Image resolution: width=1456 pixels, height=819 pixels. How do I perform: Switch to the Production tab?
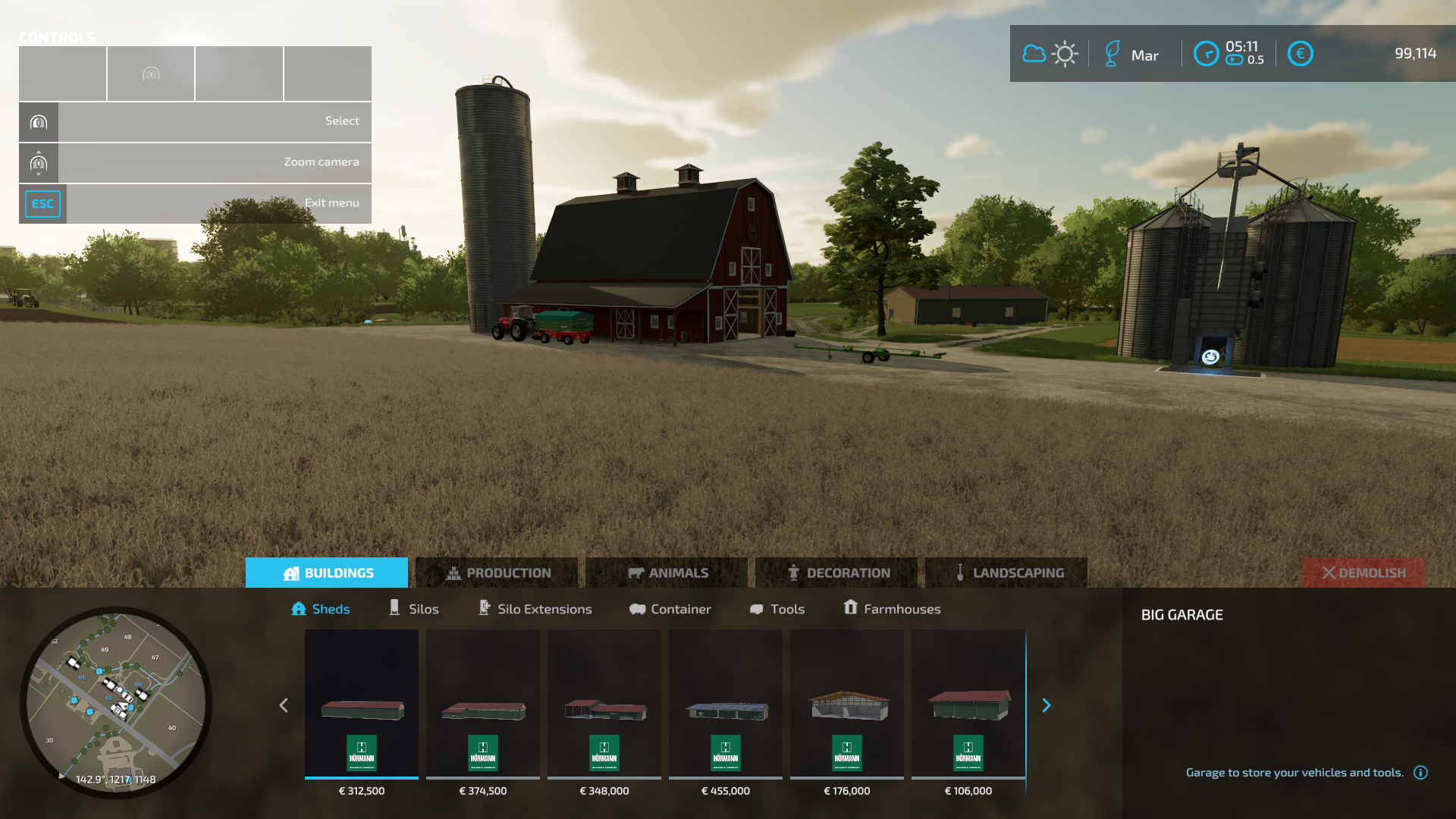pos(497,573)
